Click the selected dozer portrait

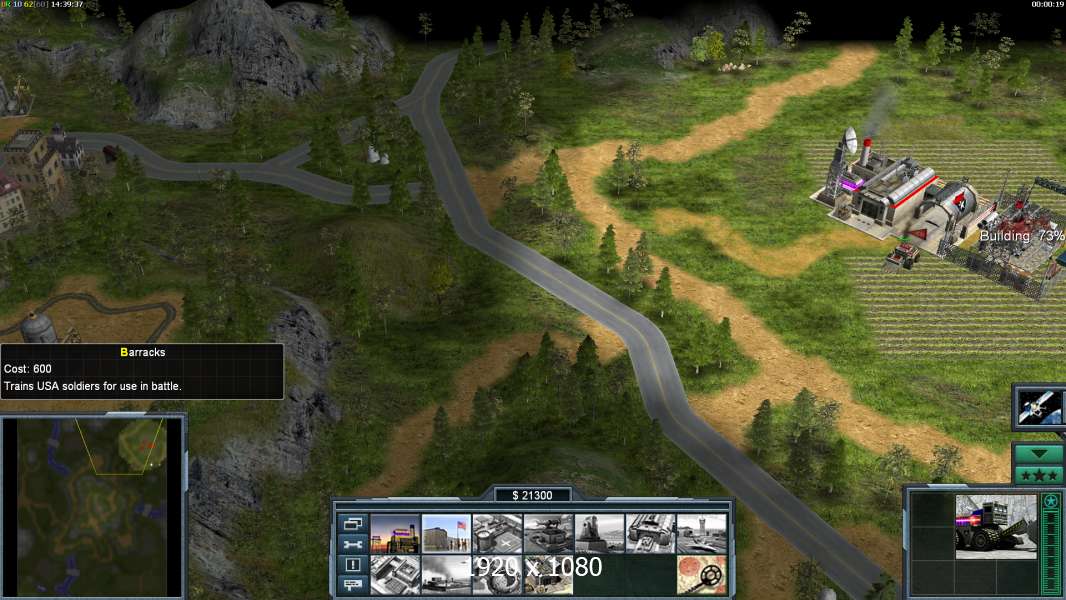995,526
